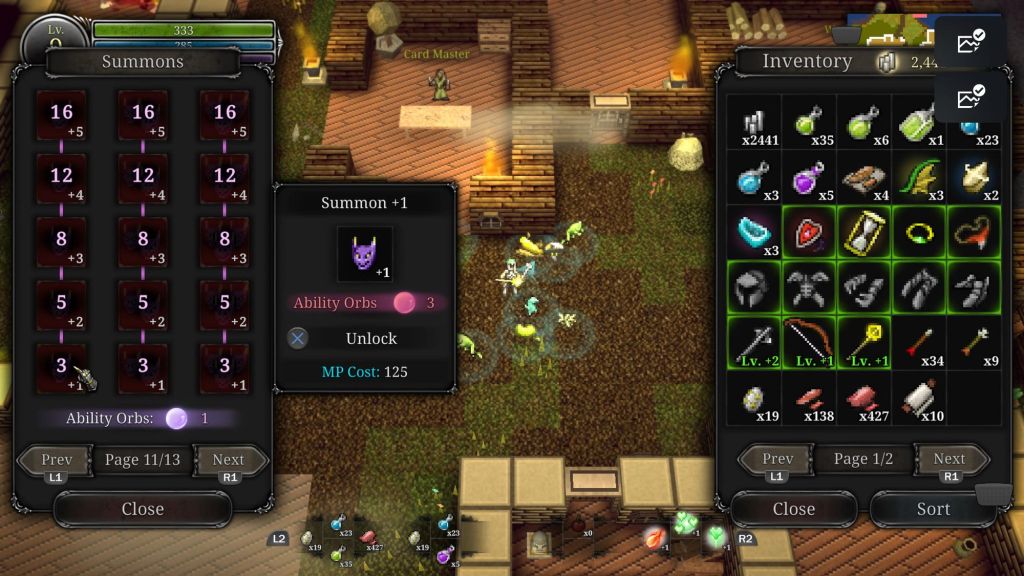The width and height of the screenshot is (1024, 576).
Task: Choose the golden staff Lv. +1
Action: click(x=864, y=343)
